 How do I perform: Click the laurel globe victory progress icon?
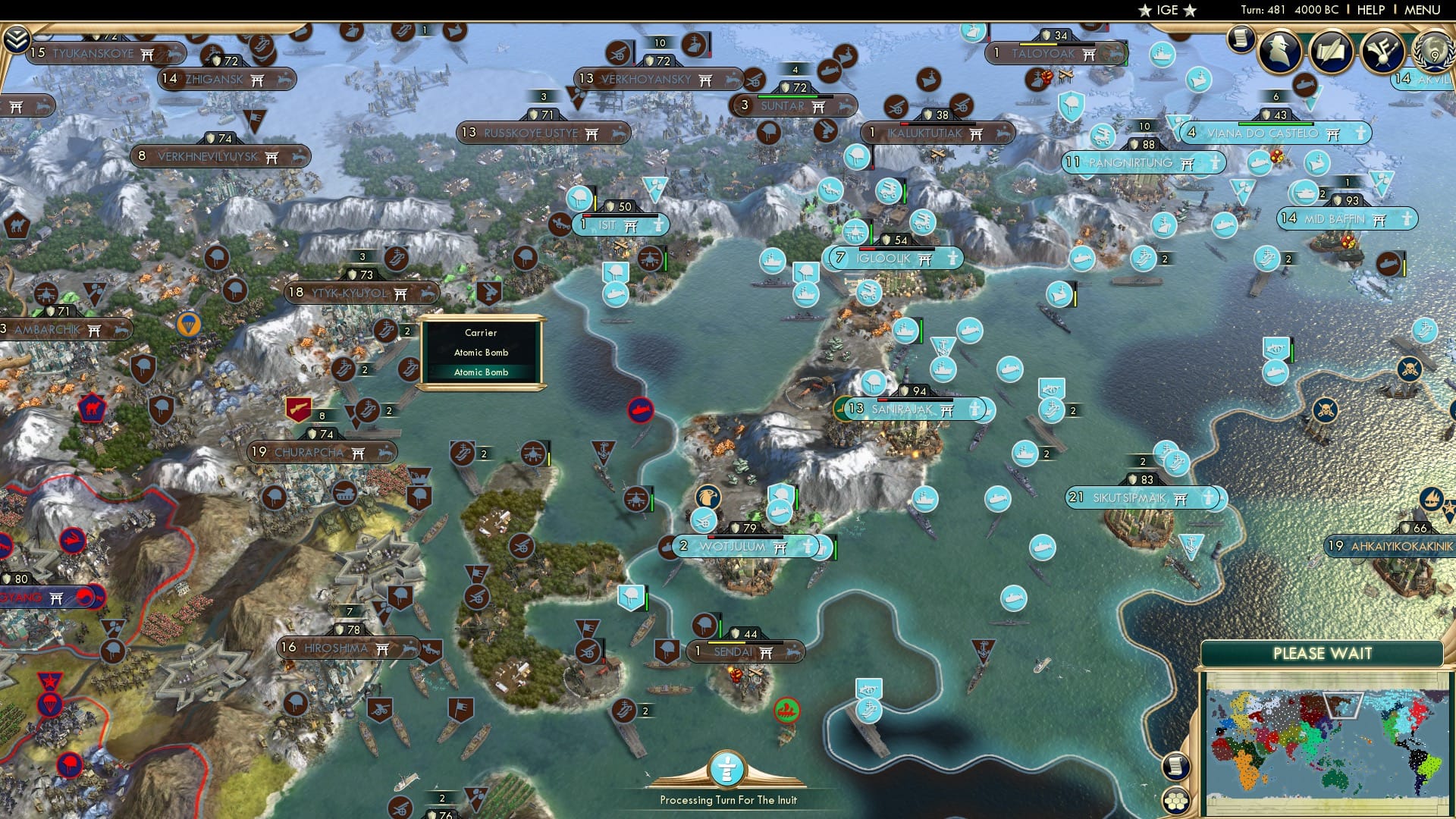tap(1435, 53)
